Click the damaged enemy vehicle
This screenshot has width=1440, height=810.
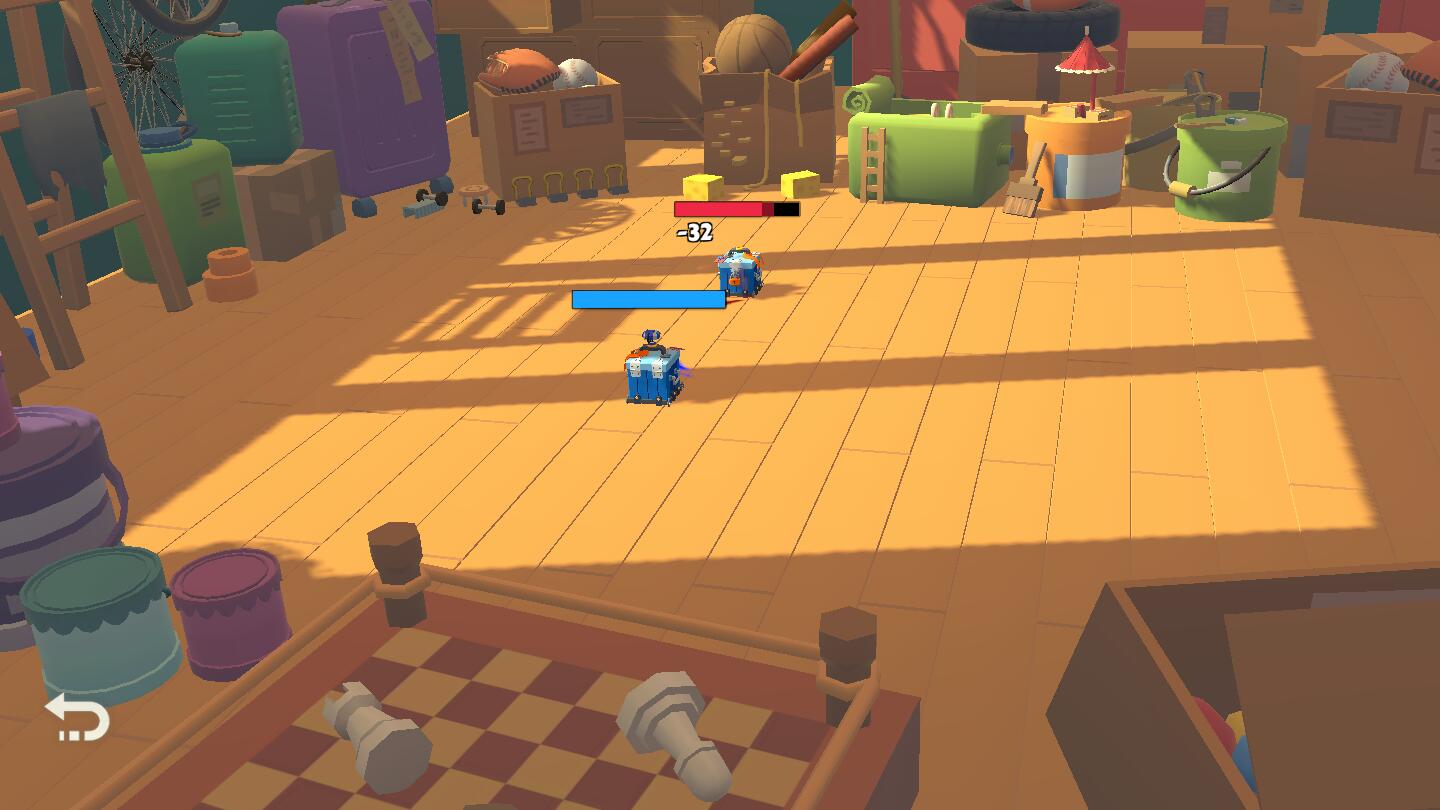coord(738,272)
